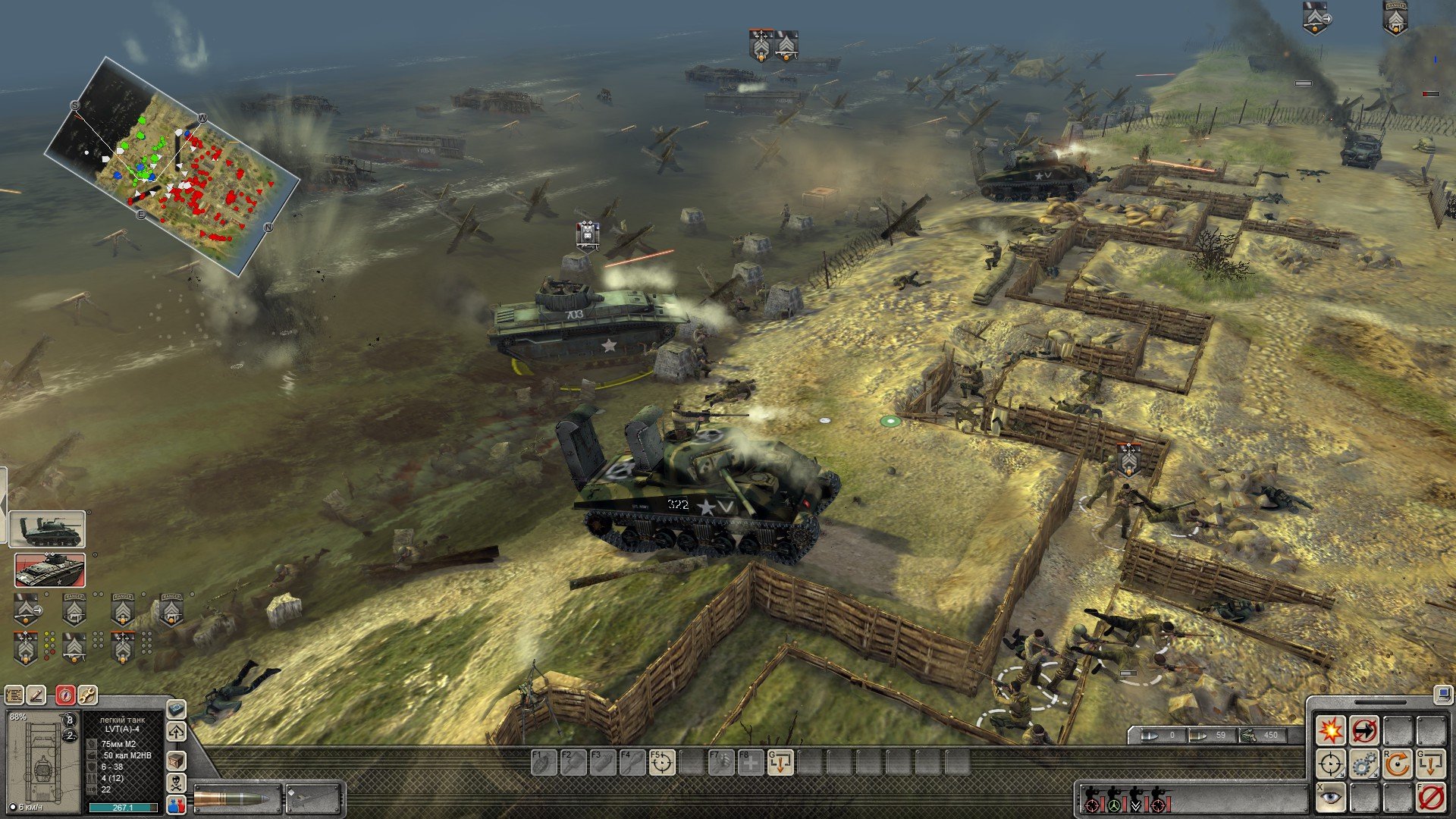Screen dimensions: 1456x819
Task: Click the red cancel order command
Action: click(1431, 798)
